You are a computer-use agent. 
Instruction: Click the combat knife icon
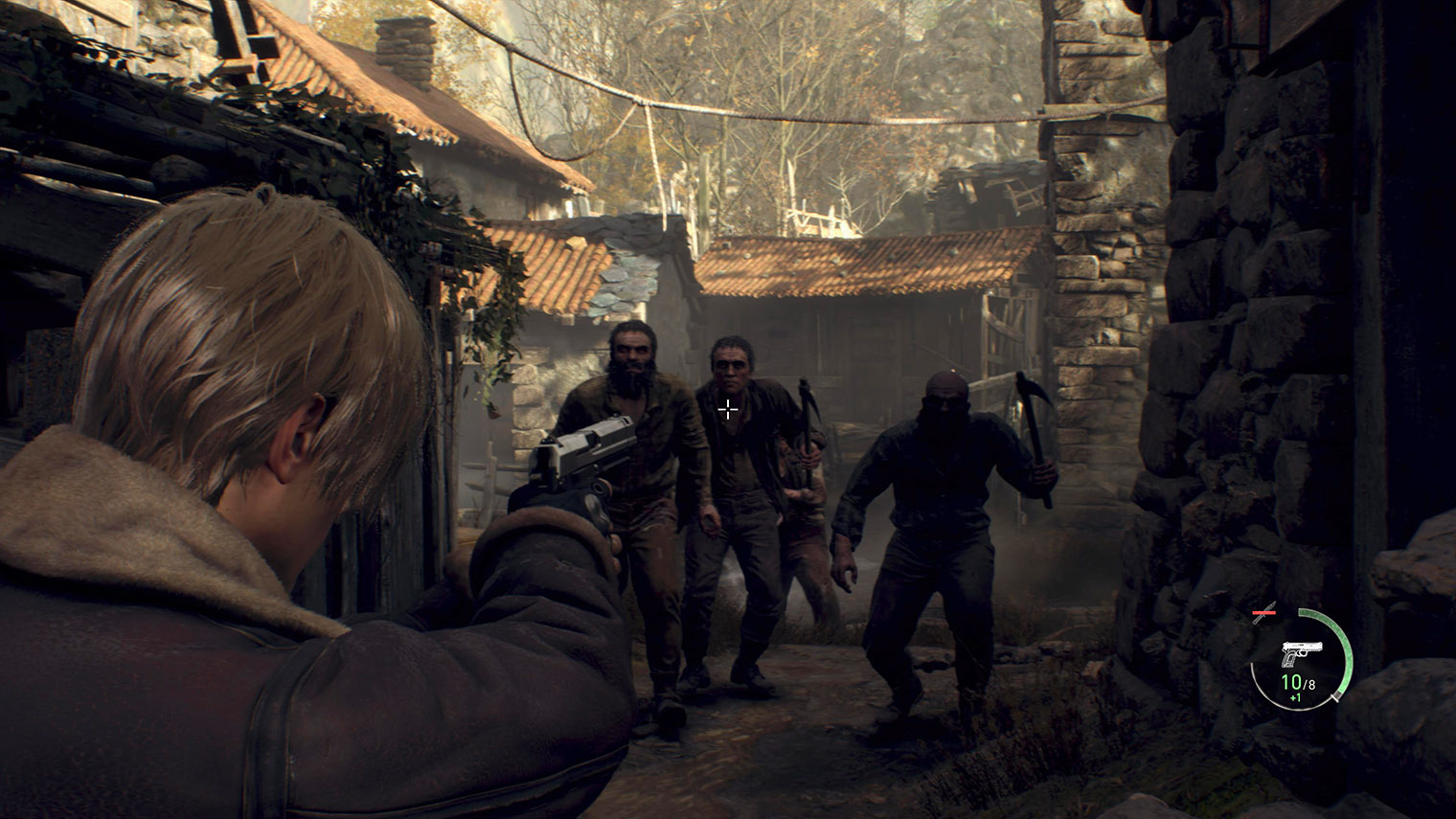click(x=1266, y=614)
